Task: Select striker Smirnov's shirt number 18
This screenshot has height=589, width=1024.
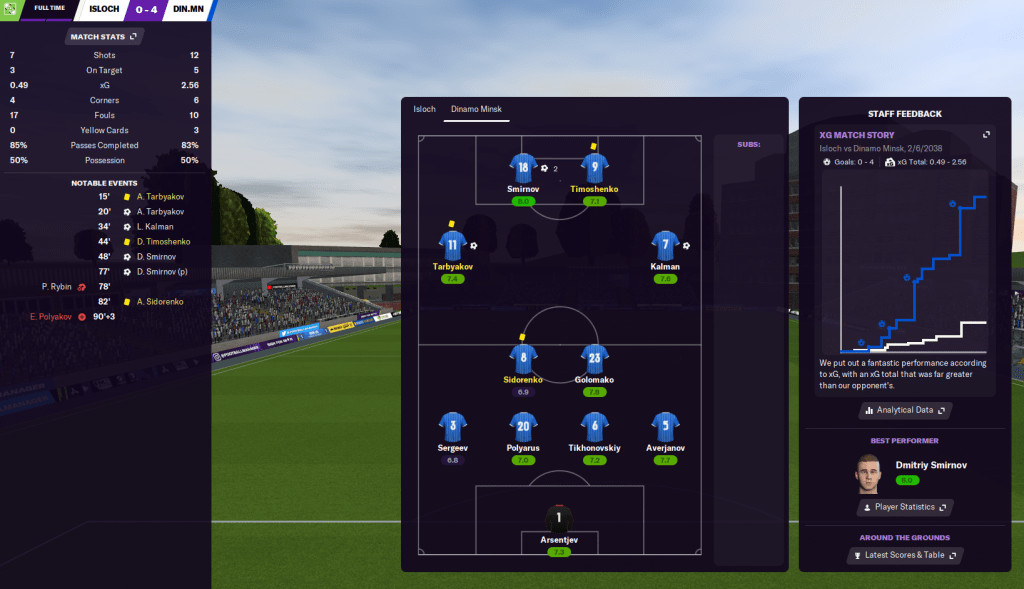Action: tap(523, 168)
